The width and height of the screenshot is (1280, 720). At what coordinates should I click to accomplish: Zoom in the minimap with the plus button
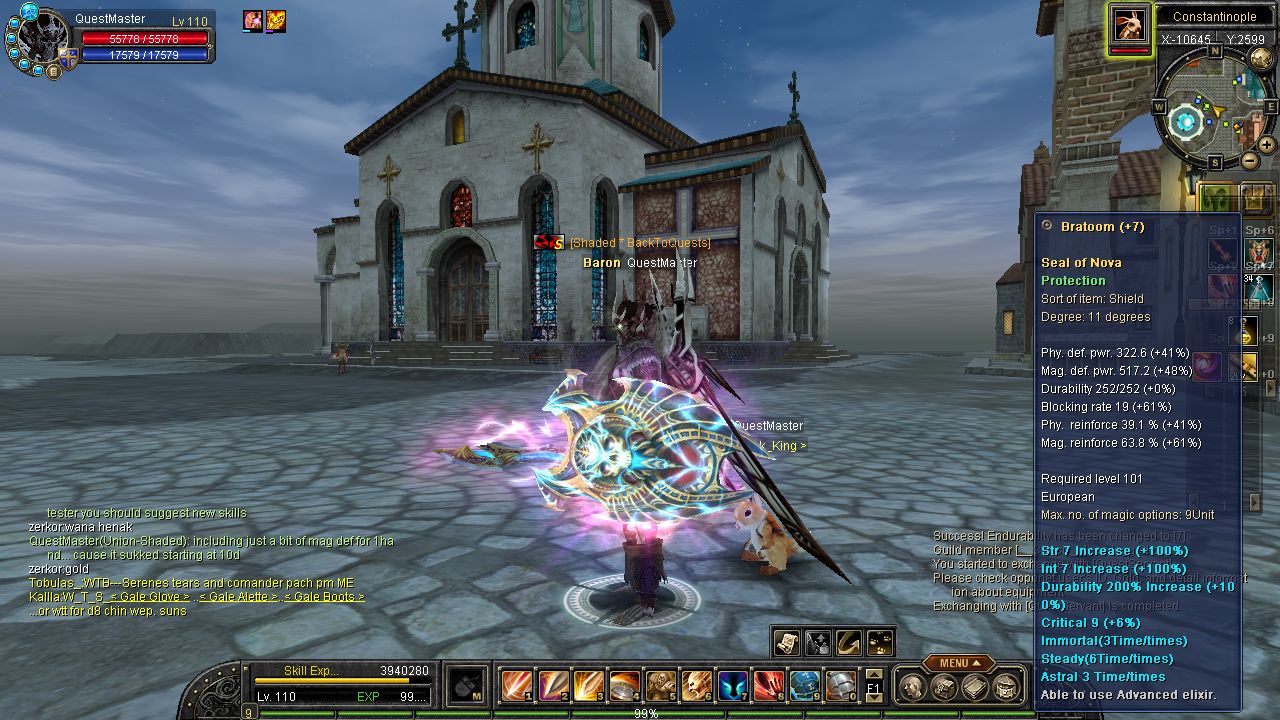pyautogui.click(x=1267, y=145)
